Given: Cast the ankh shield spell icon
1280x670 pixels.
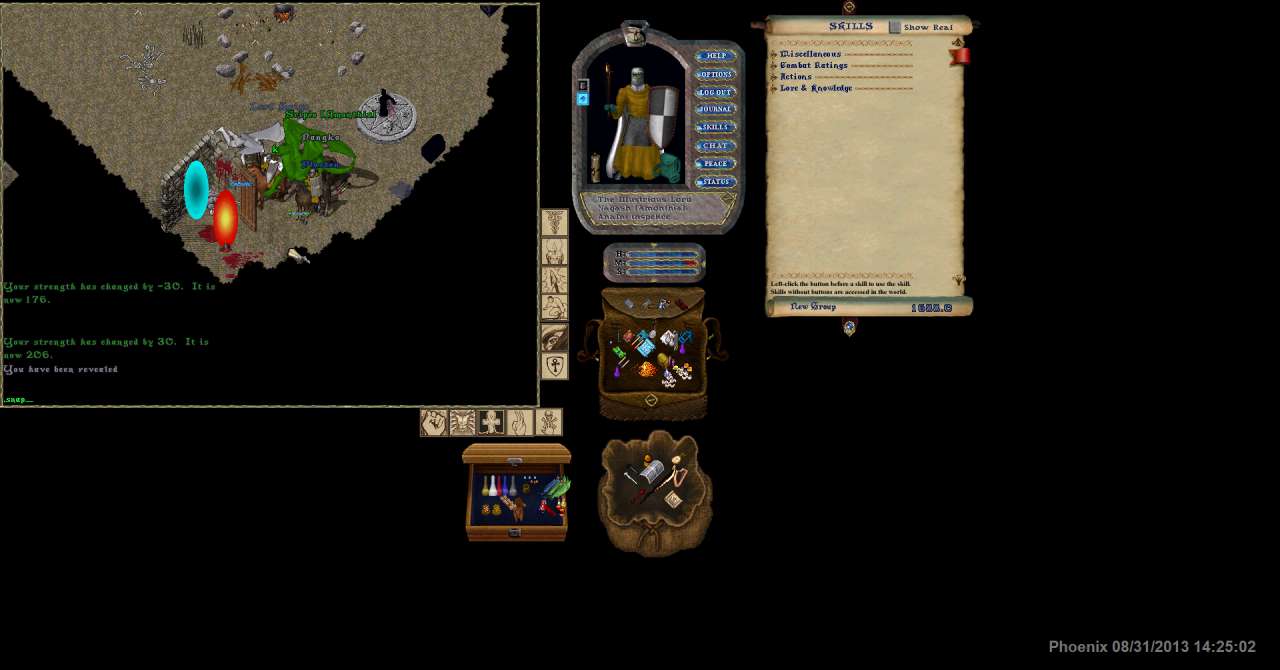Looking at the screenshot, I should [555, 366].
